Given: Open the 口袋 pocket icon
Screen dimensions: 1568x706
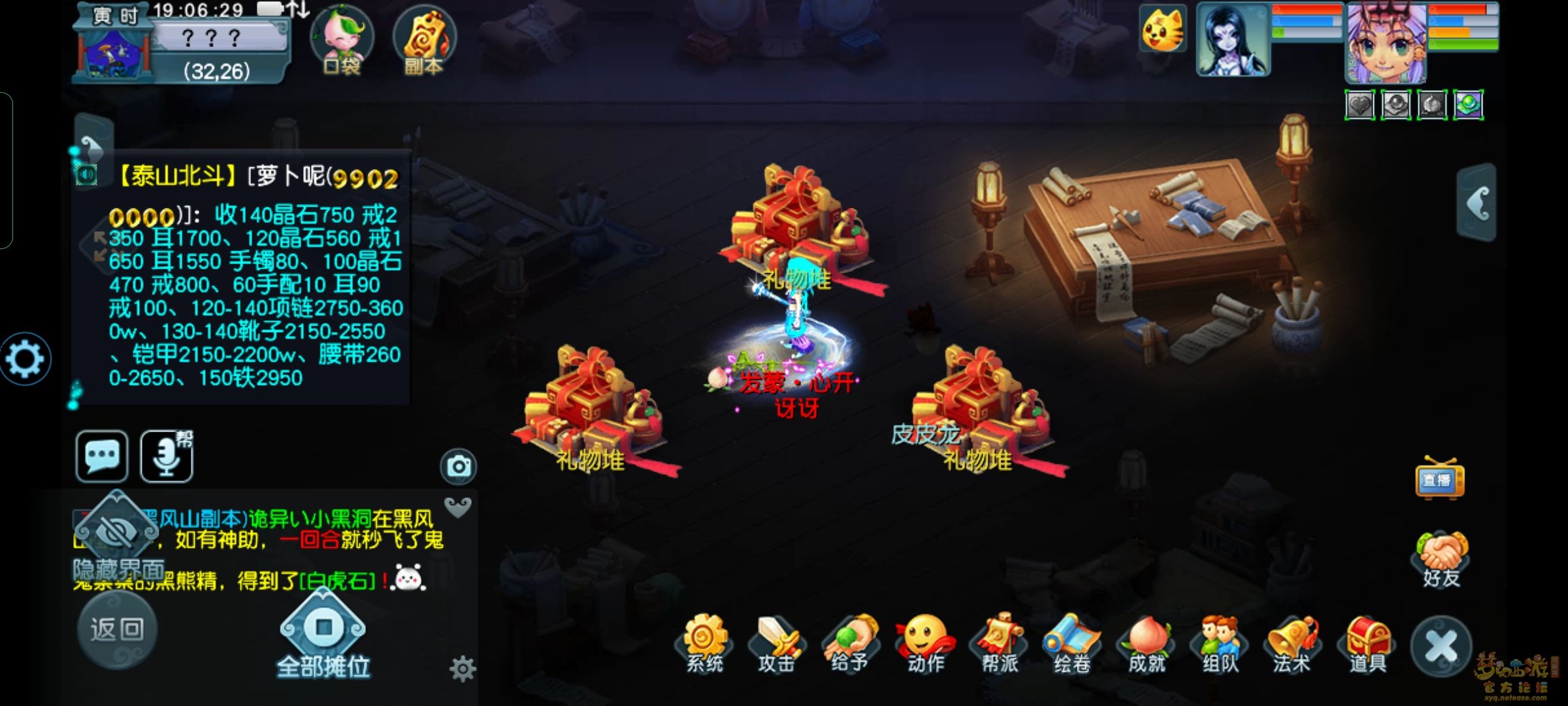Looking at the screenshot, I should tap(341, 39).
